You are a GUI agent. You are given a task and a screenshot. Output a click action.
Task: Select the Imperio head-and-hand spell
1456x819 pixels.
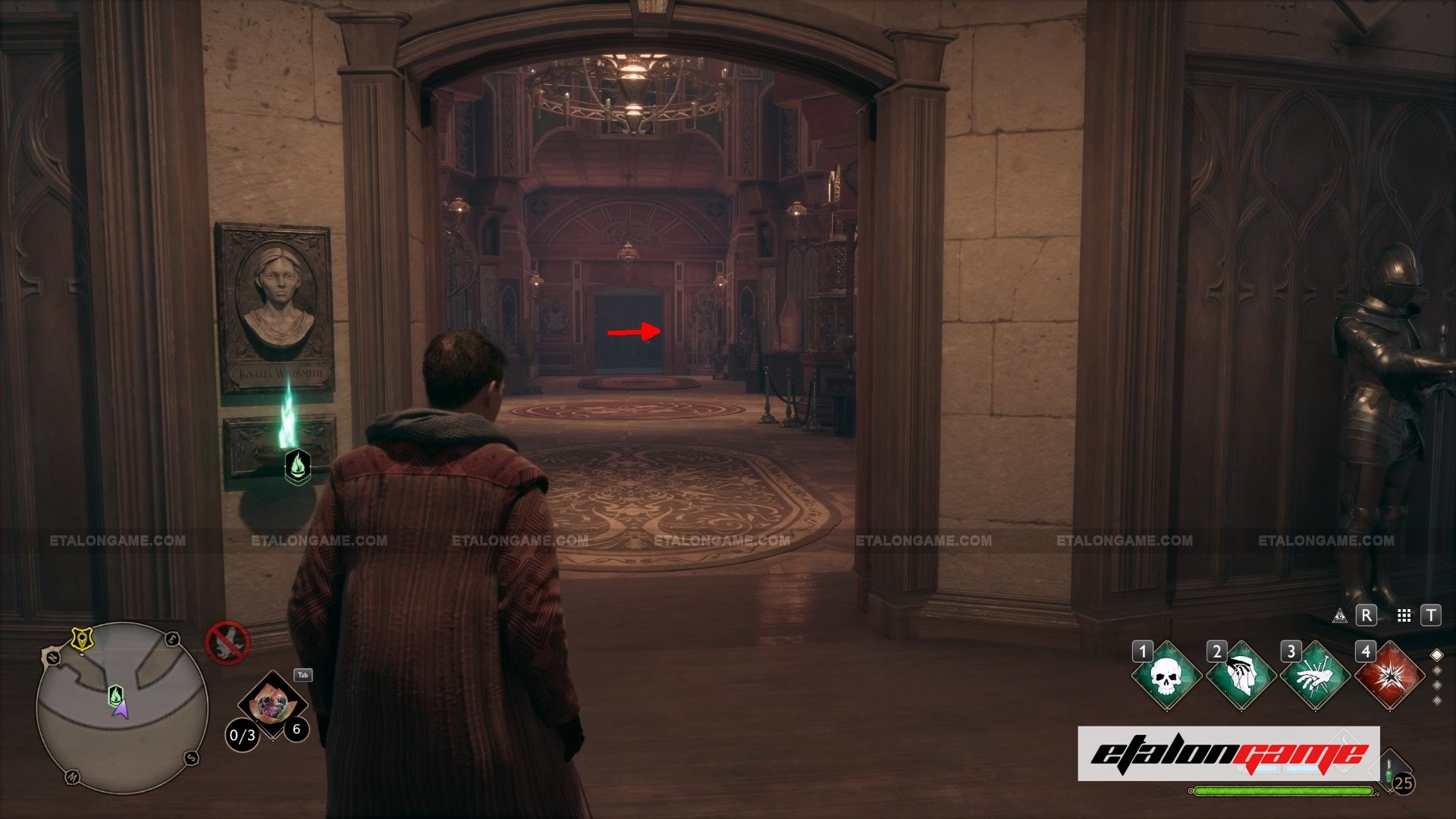coord(1240,676)
